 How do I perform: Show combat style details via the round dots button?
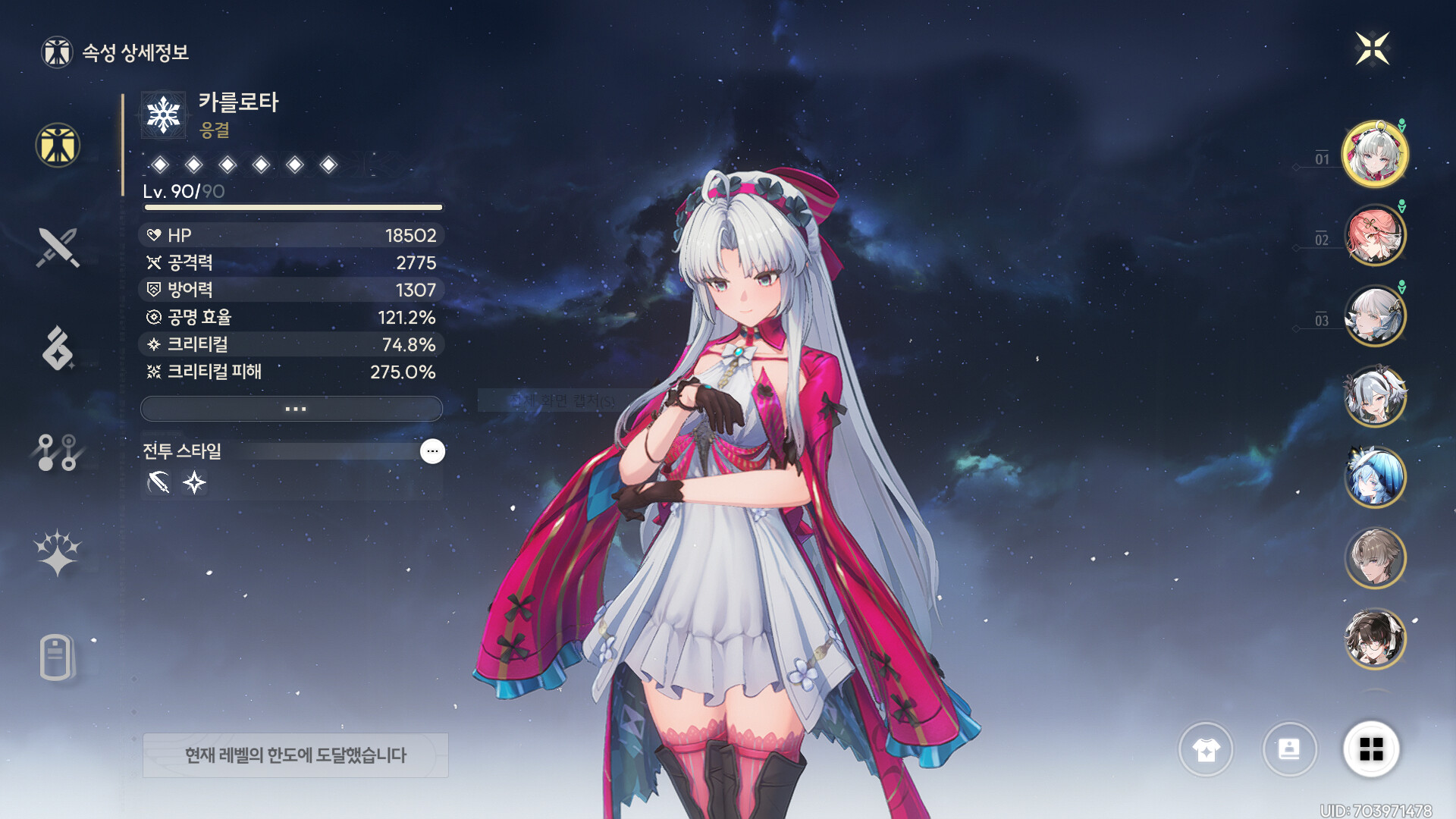(x=432, y=451)
